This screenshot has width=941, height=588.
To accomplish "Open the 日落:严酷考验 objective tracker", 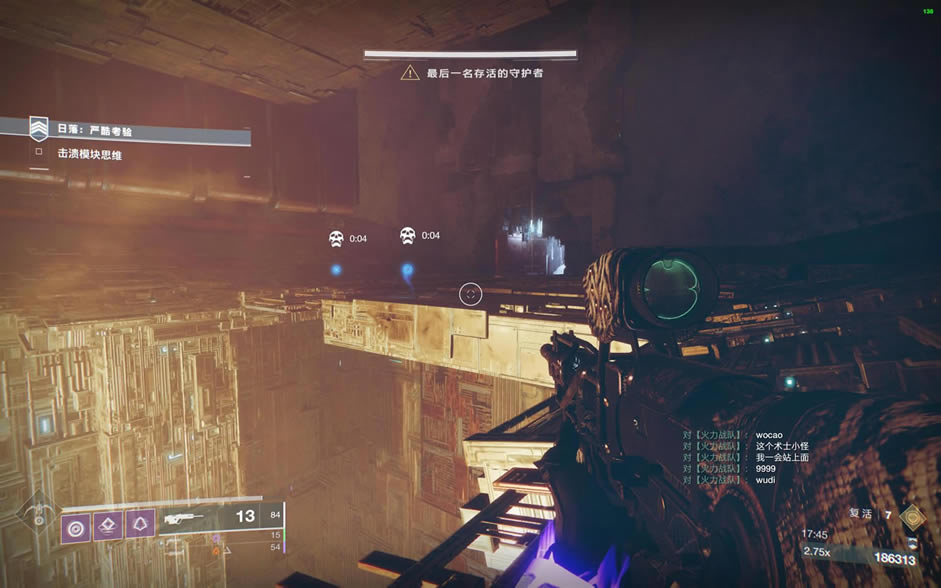I will pyautogui.click(x=95, y=130).
